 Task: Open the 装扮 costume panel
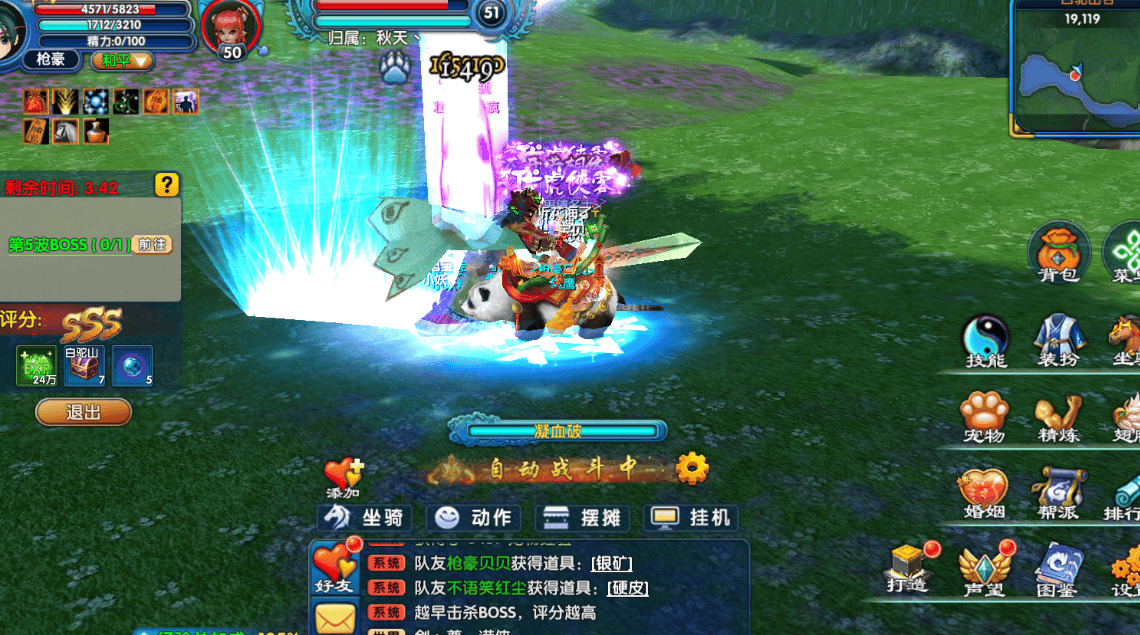pos(1058,340)
